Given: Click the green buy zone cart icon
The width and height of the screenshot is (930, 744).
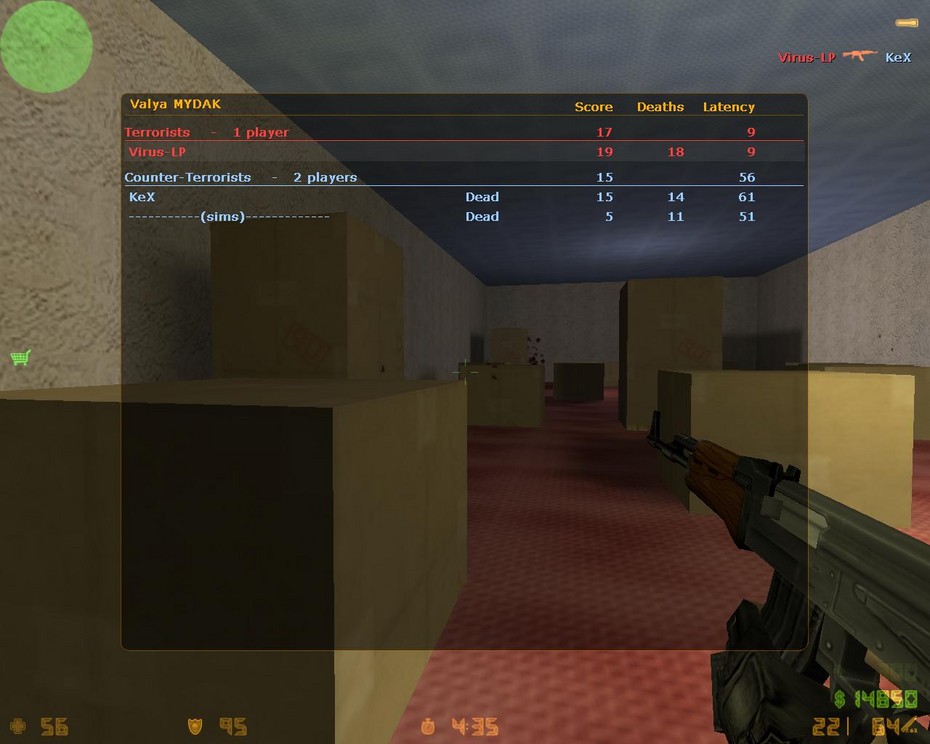Looking at the screenshot, I should (x=20, y=357).
